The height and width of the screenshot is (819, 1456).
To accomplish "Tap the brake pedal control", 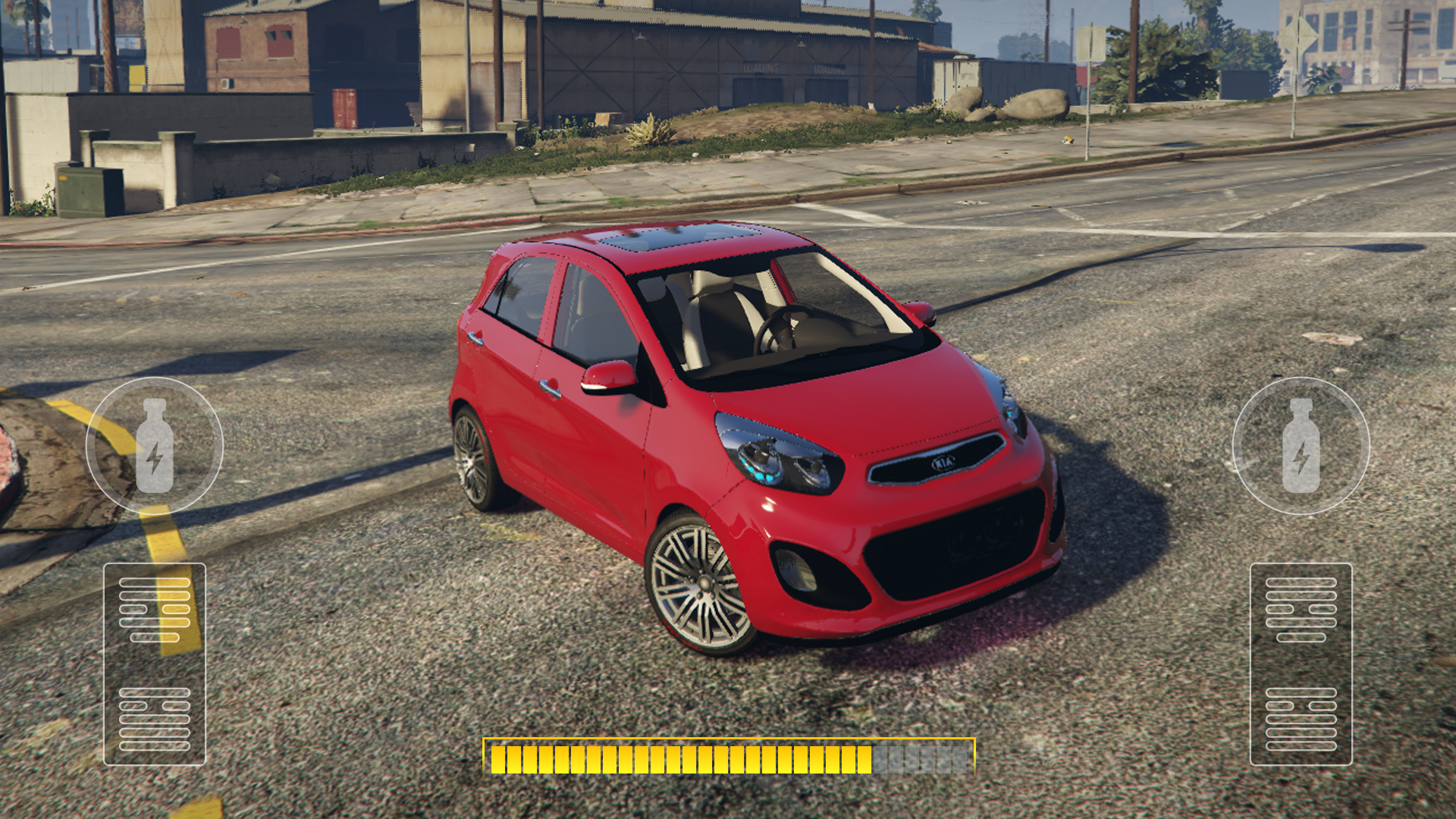I will [x=155, y=664].
